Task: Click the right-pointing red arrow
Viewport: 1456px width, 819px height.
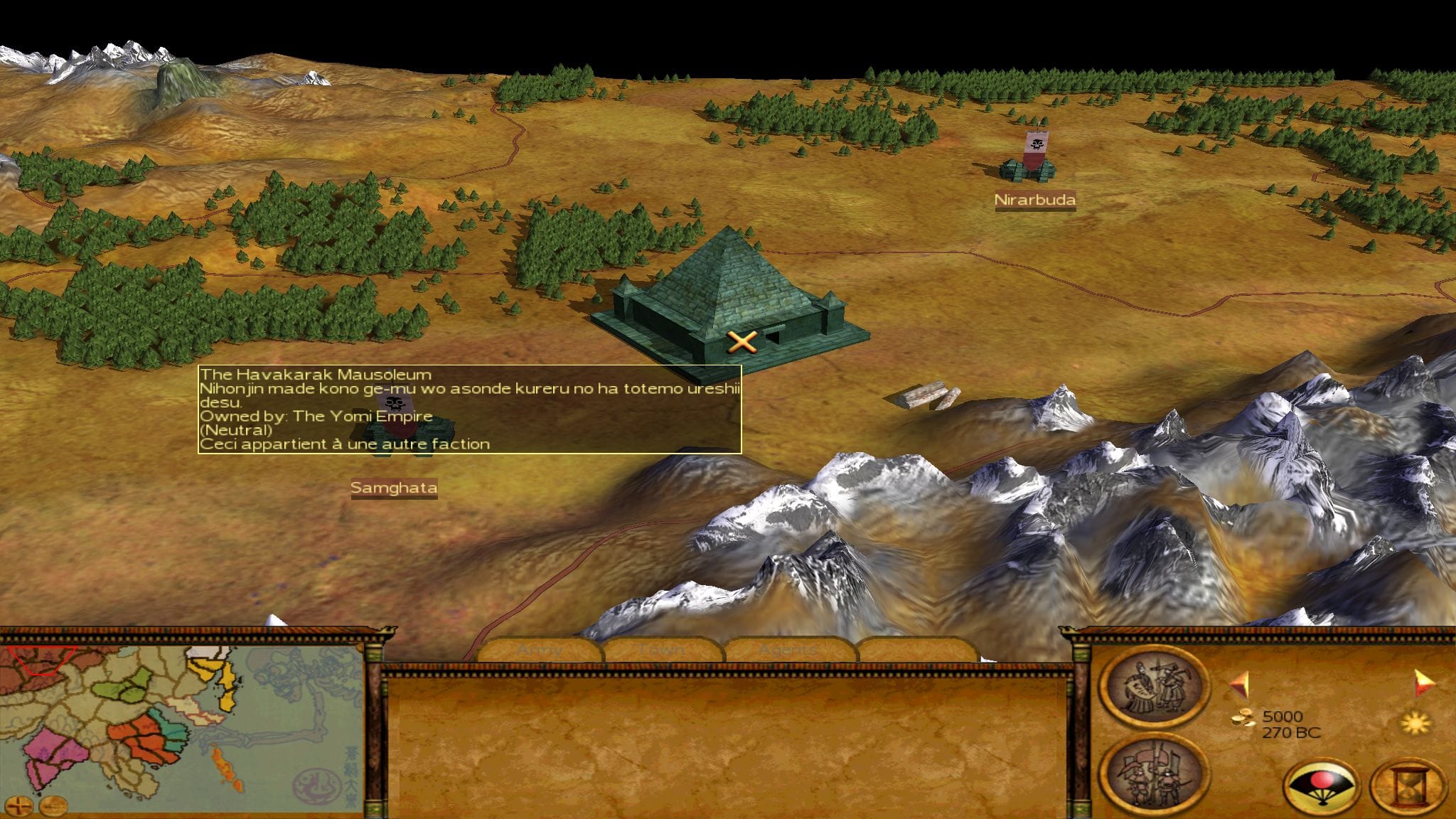Action: (1423, 682)
